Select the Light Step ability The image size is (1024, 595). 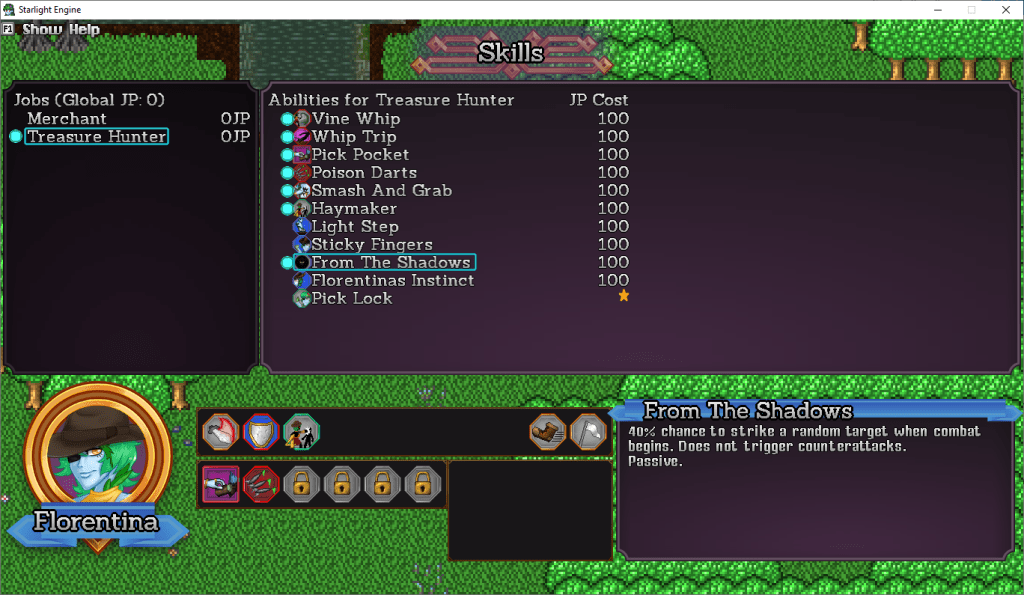coord(355,227)
